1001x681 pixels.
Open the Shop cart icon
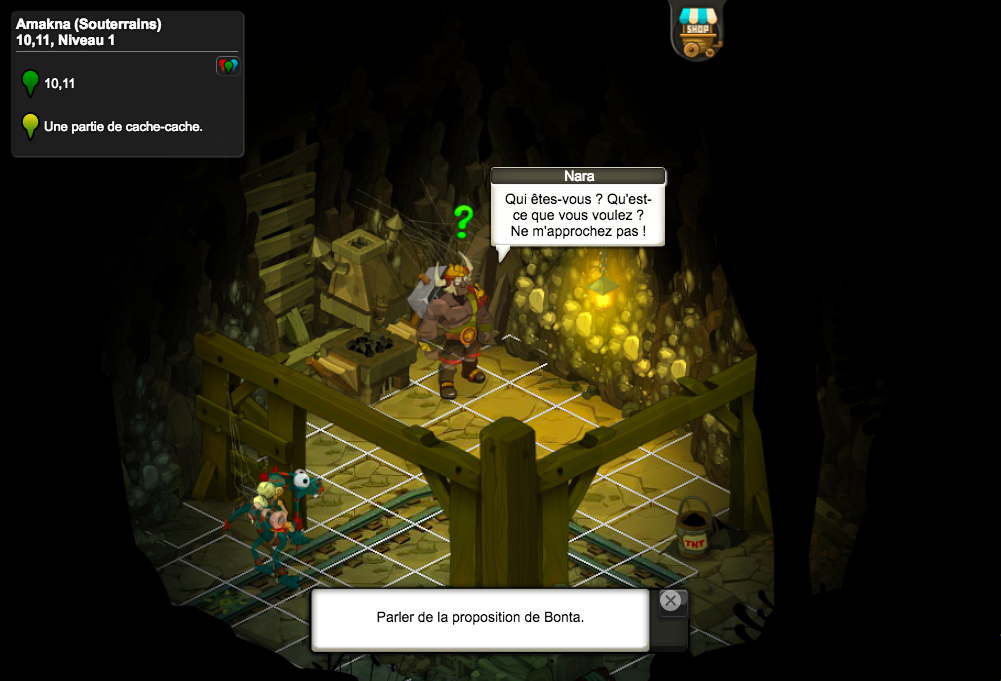pyautogui.click(x=698, y=31)
